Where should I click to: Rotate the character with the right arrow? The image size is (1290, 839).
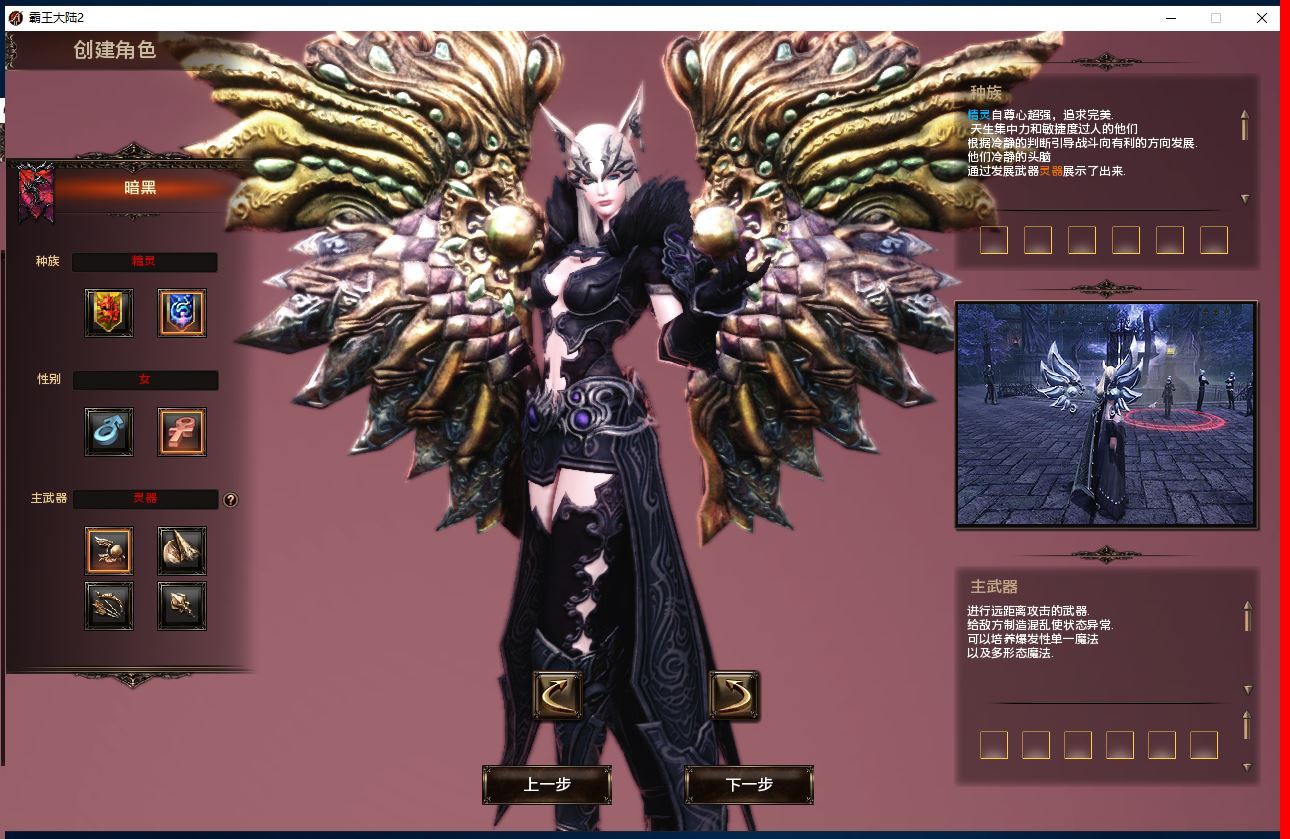point(734,695)
